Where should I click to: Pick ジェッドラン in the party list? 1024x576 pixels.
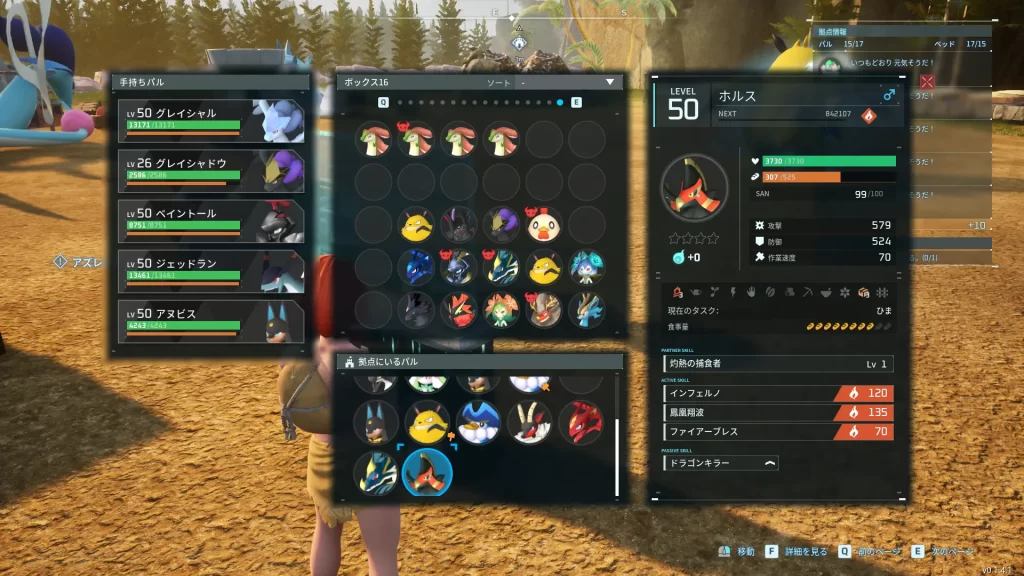coord(210,270)
